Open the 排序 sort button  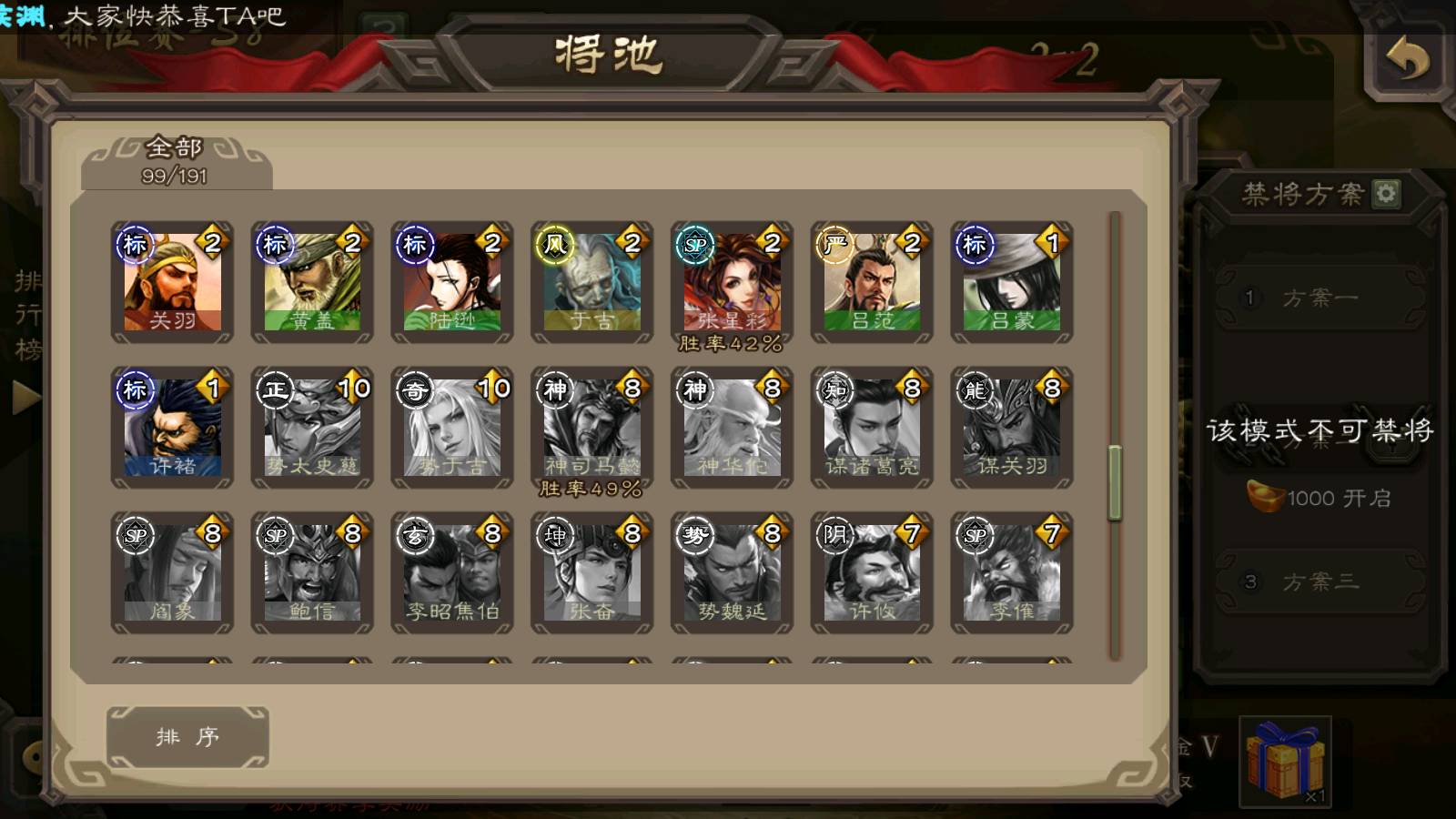click(187, 737)
